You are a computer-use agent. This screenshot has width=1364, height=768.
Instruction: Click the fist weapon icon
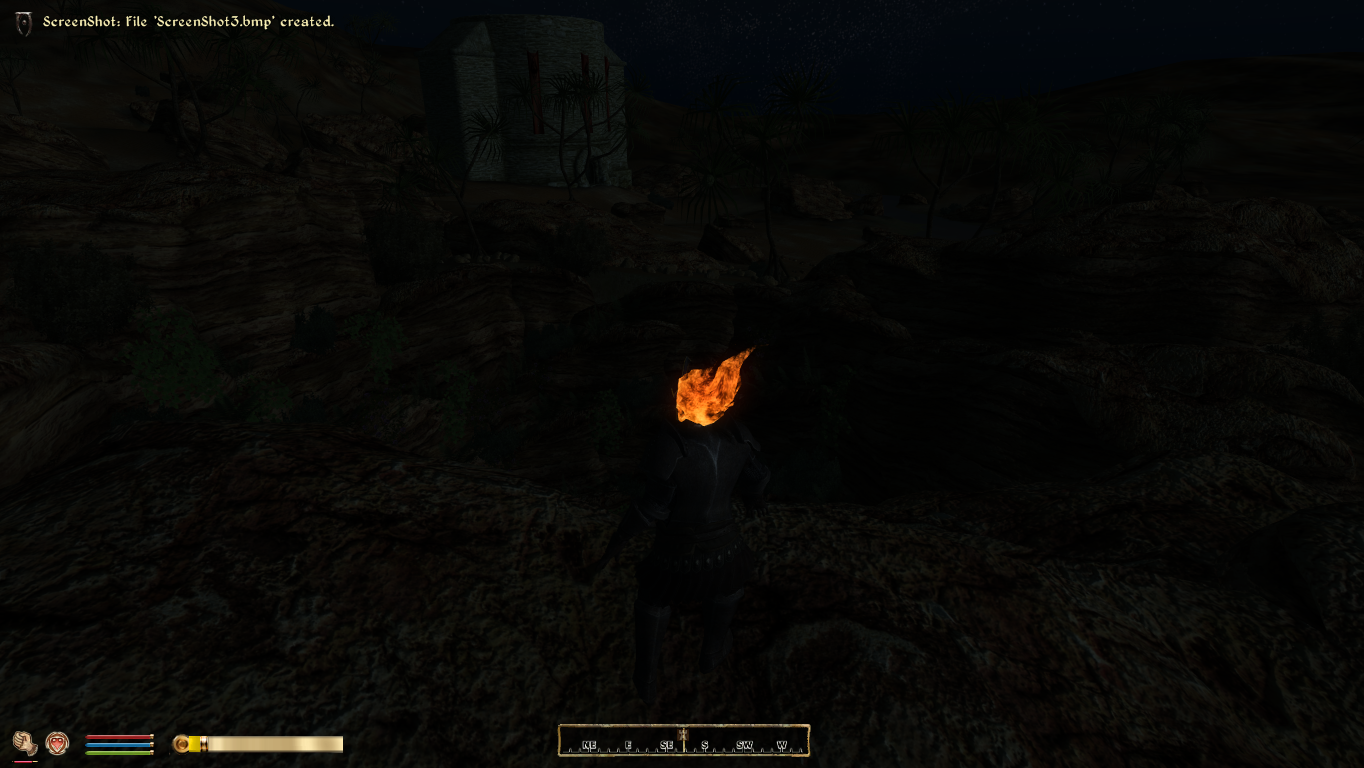click(x=24, y=743)
